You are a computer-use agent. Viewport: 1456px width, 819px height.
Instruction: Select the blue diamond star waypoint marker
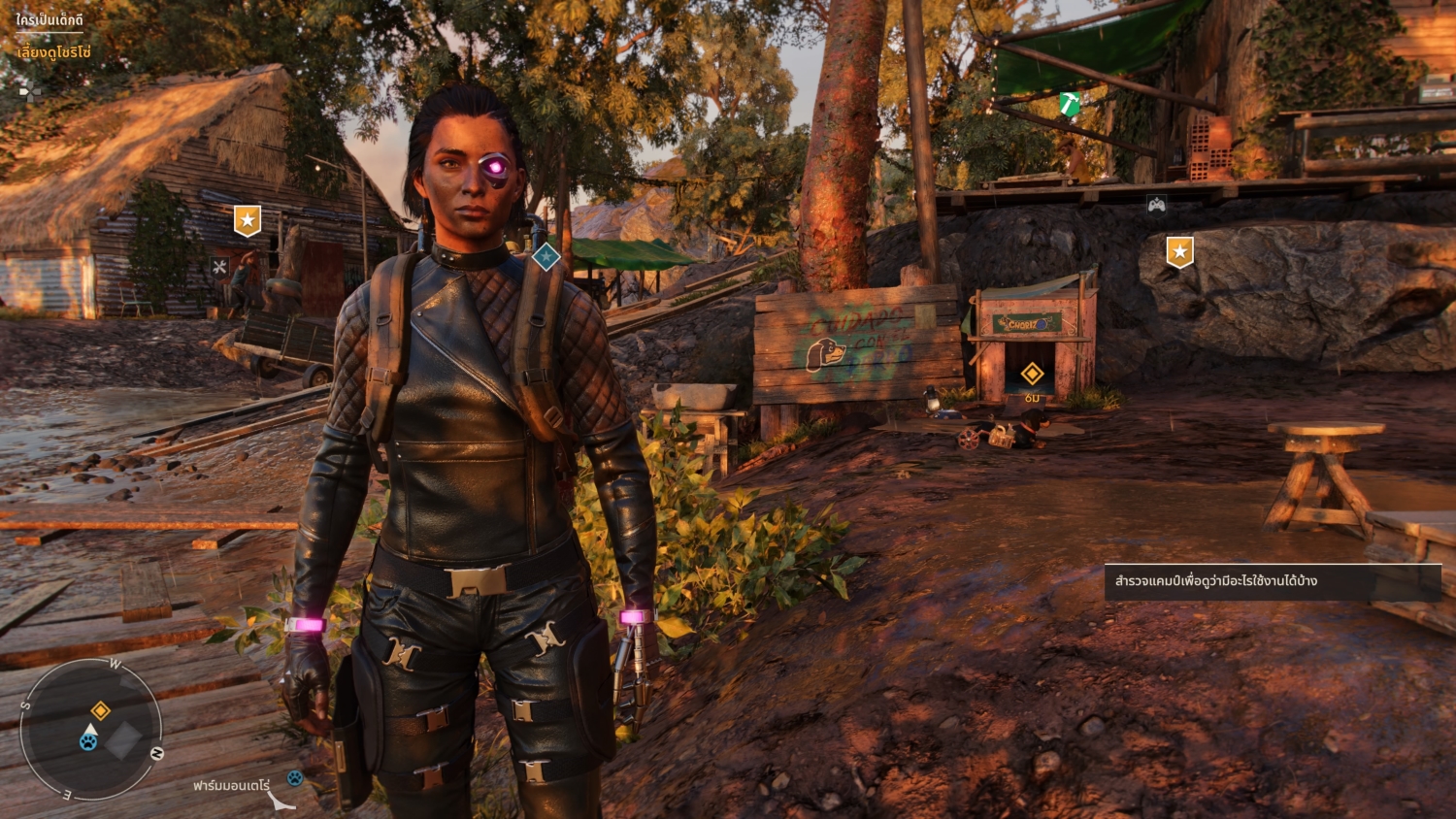point(546,257)
